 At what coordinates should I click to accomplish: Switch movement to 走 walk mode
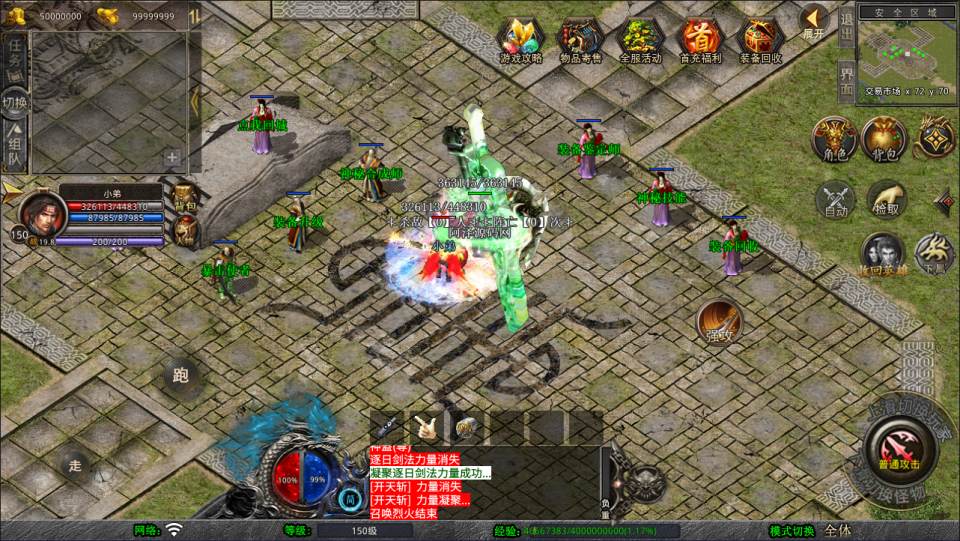point(74,464)
